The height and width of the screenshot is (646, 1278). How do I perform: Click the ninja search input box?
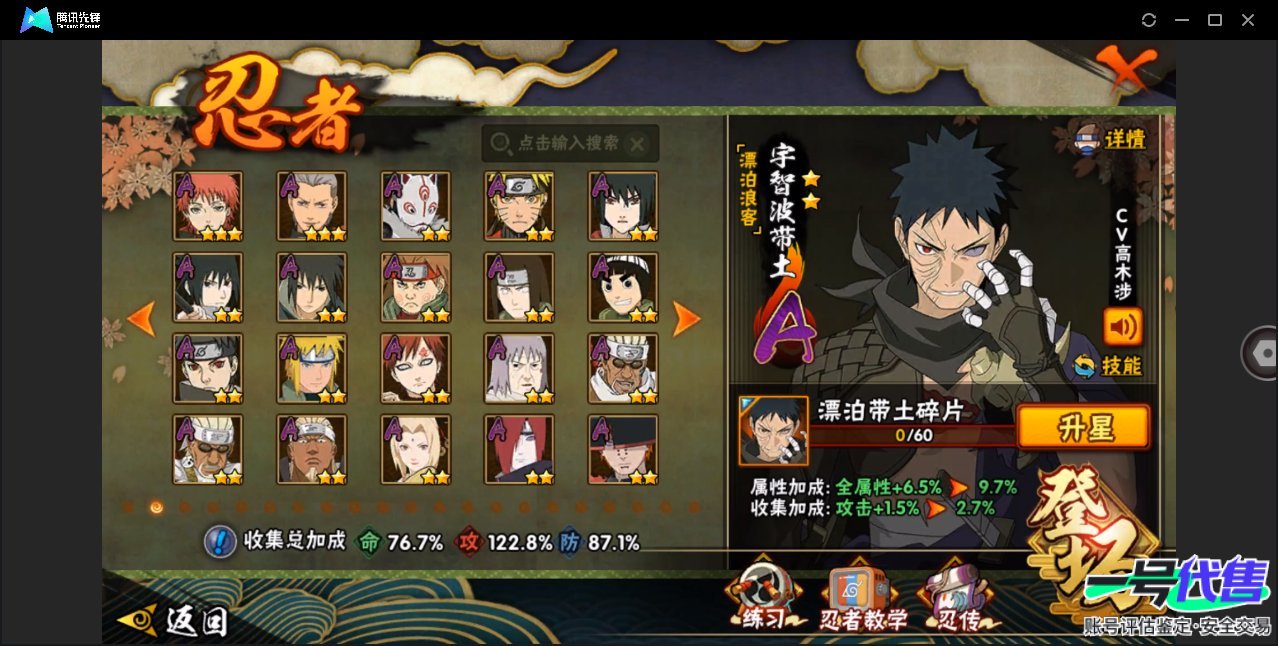click(569, 144)
